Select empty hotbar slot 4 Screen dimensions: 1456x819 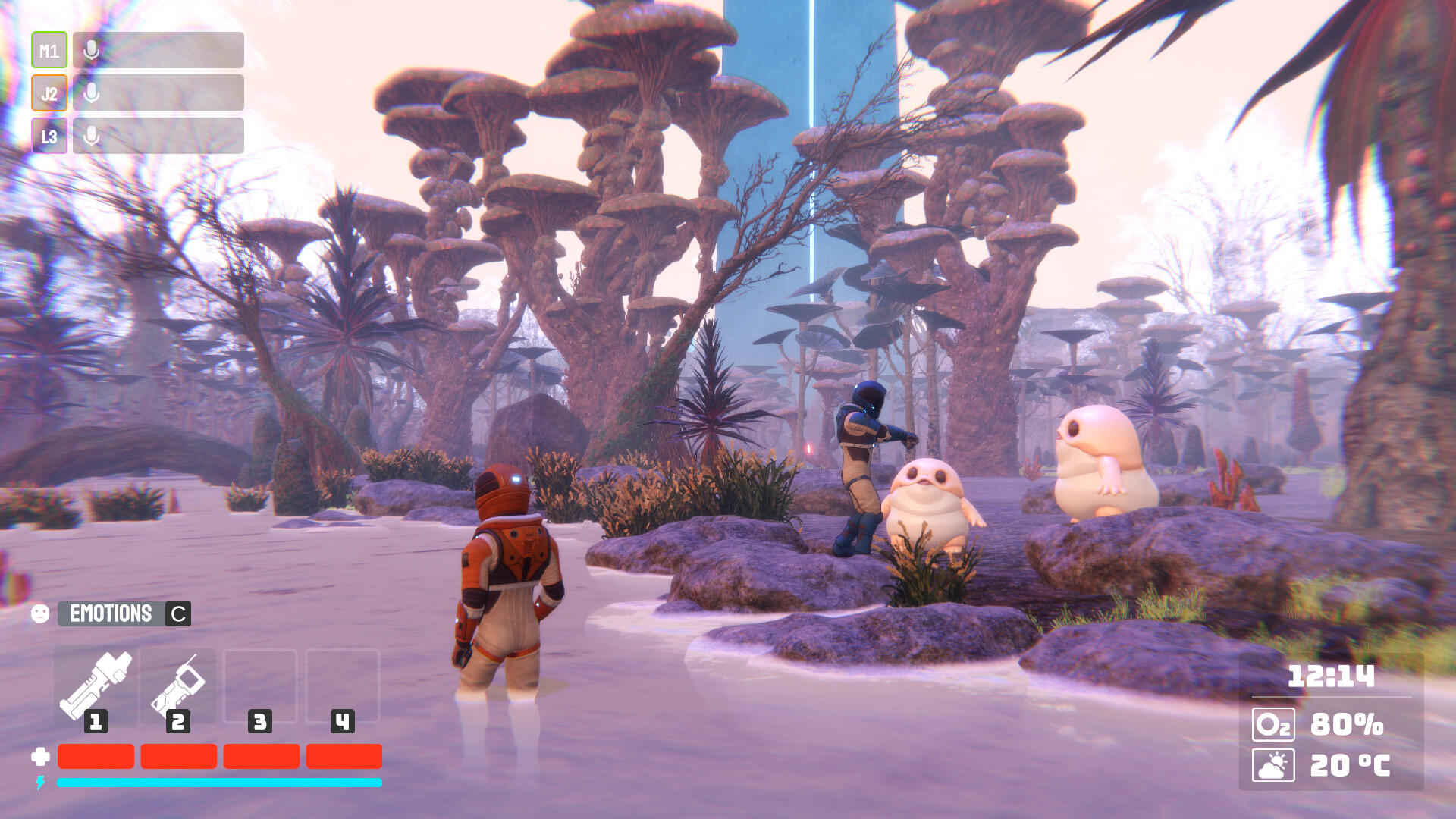click(x=342, y=681)
